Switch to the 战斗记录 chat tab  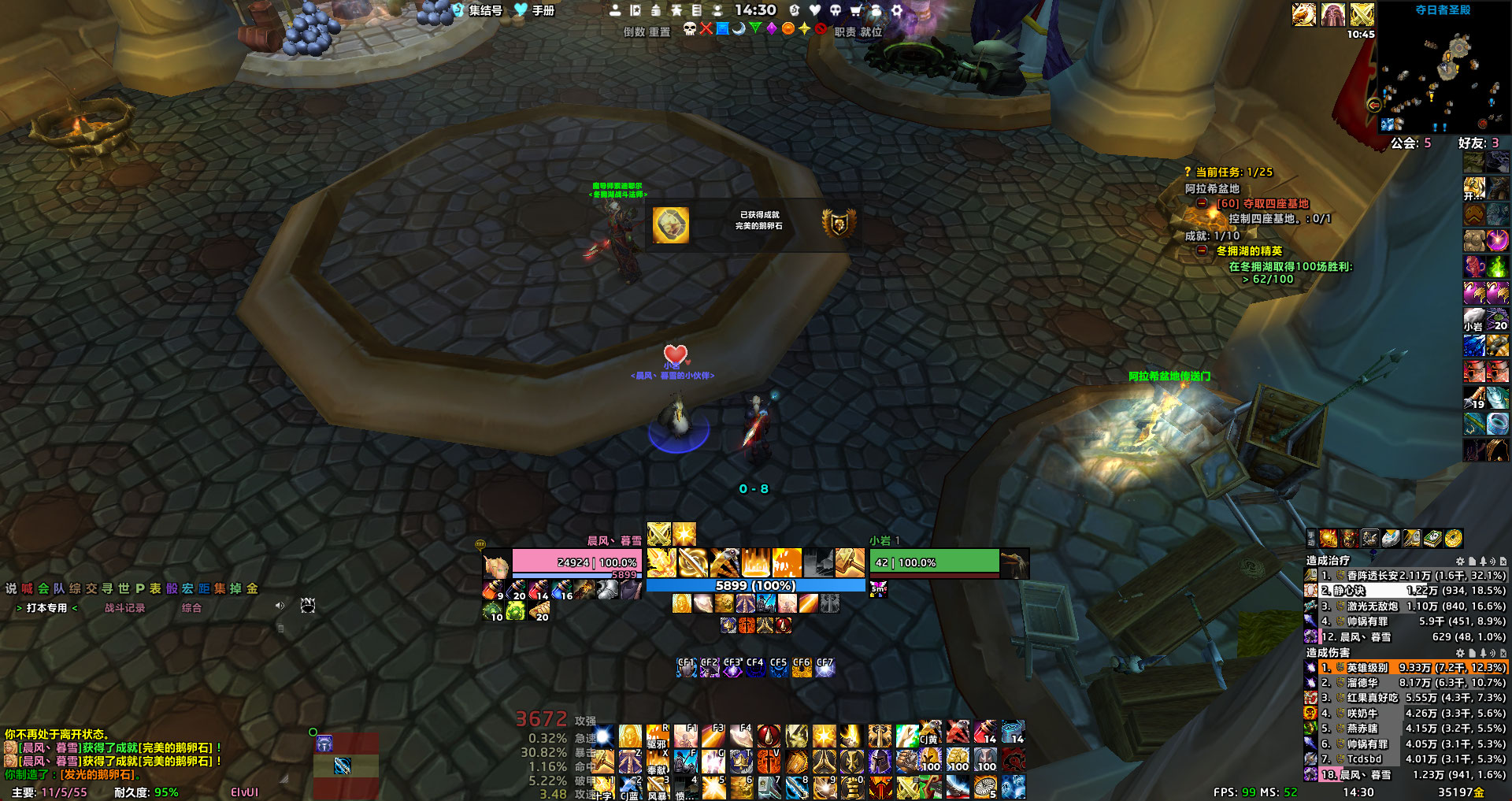[x=125, y=608]
